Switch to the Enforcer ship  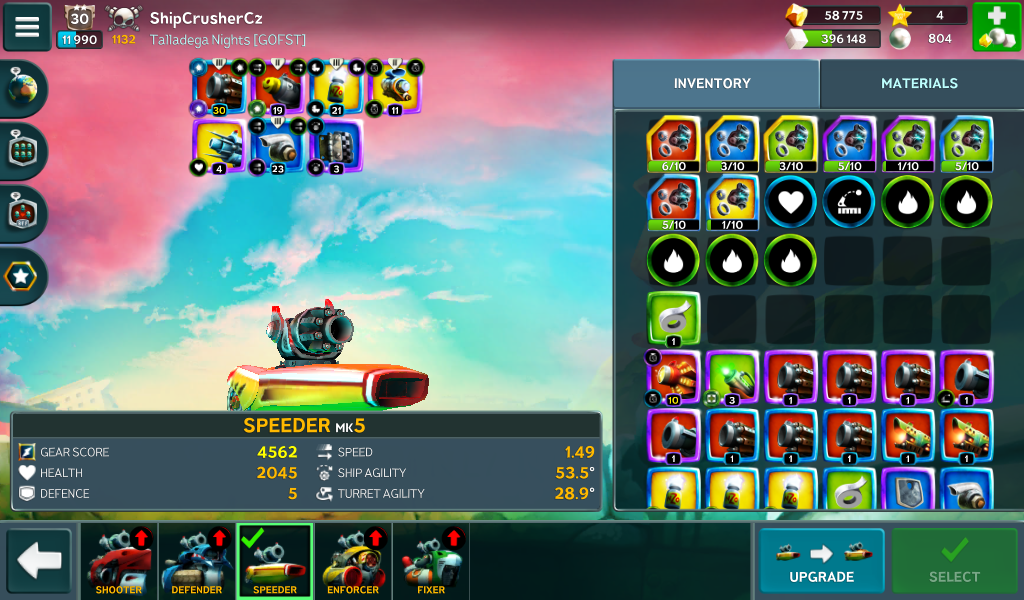pos(353,561)
